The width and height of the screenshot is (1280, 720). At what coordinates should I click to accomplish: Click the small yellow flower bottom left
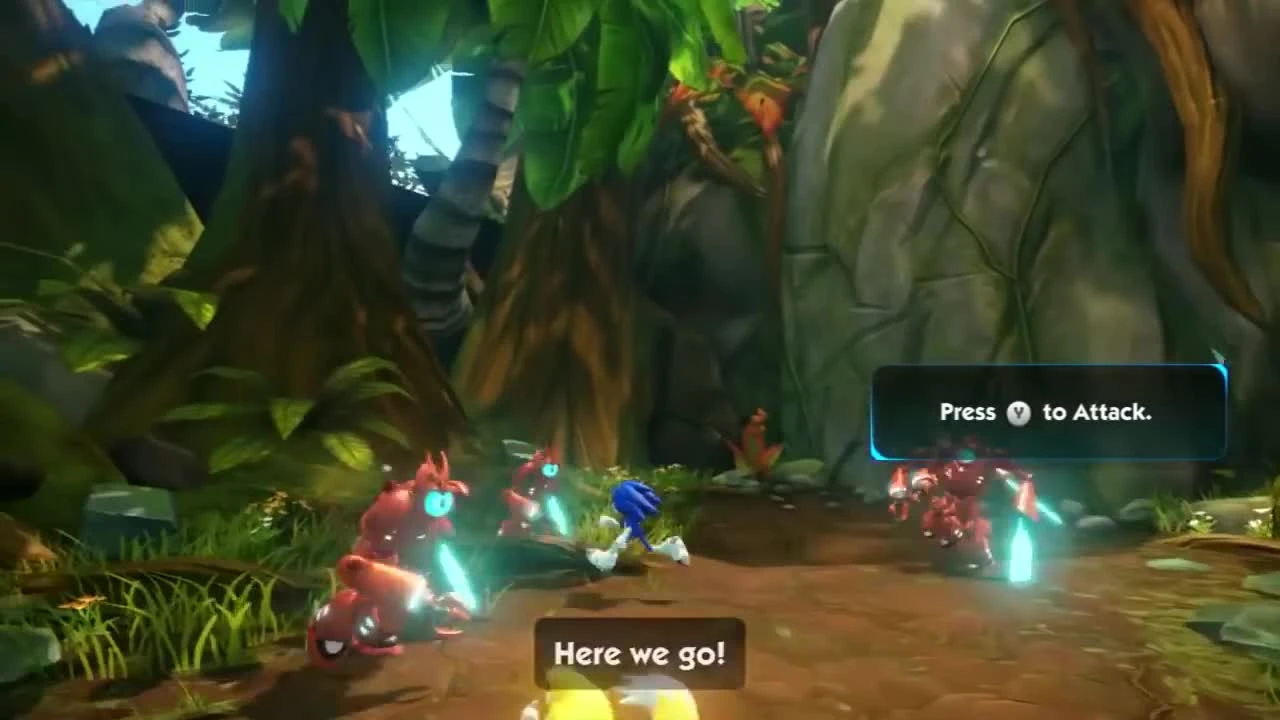coord(80,602)
